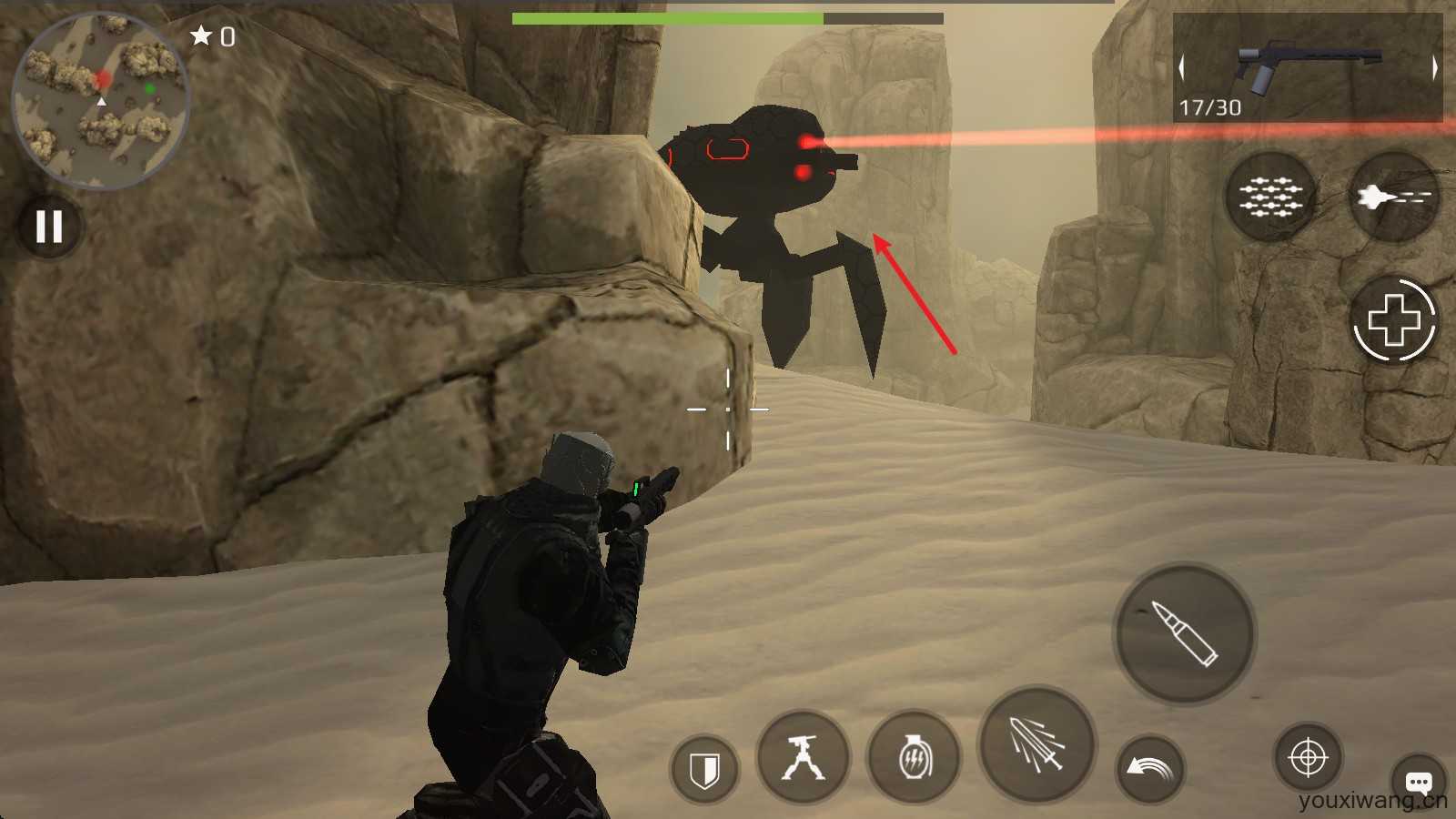Screen dimensions: 1456x819
Task: Toggle the aim scope crosshair button
Action: 1308,757
